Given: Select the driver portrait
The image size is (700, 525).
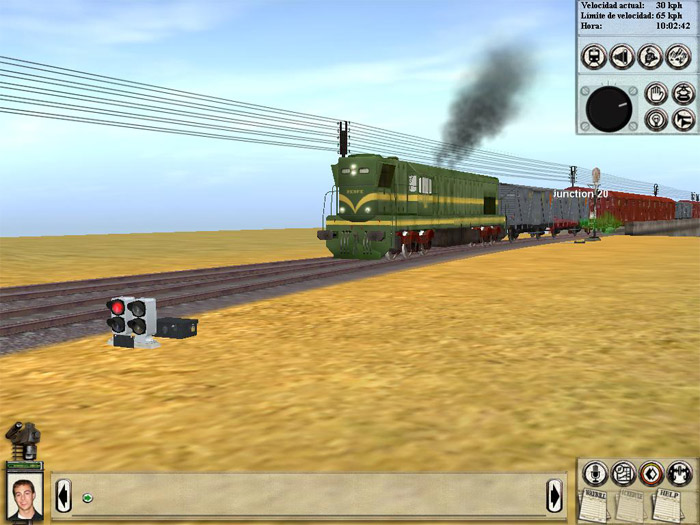Looking at the screenshot, I should tap(23, 496).
